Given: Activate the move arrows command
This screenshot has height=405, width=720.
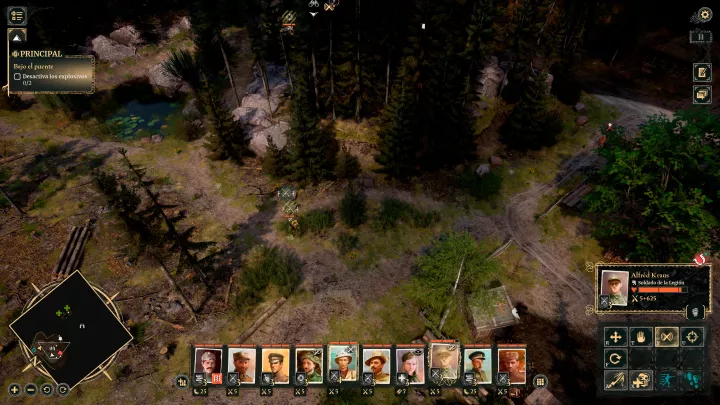Looking at the screenshot, I should coord(616,337).
